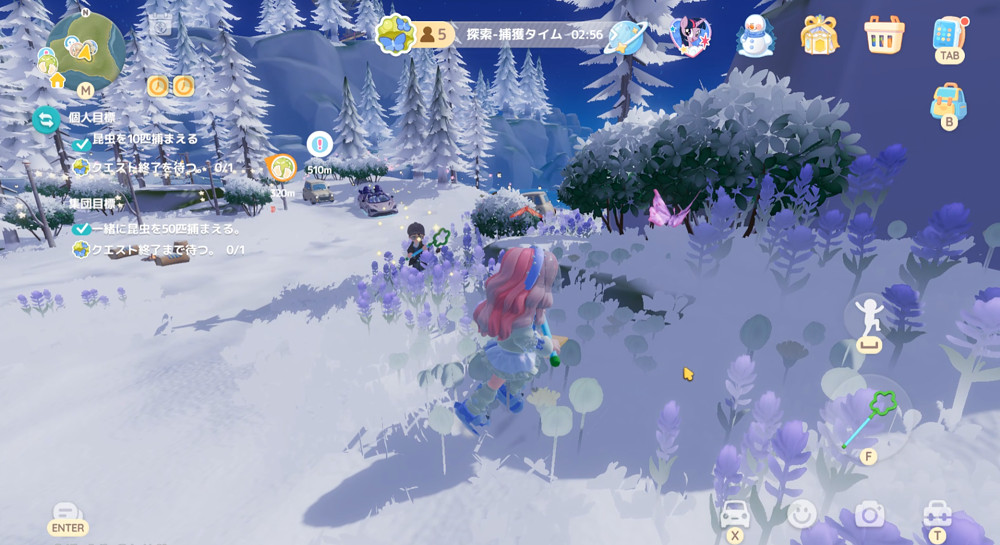1000x545 pixels.
Task: Open the snowman event icon
Action: point(756,37)
